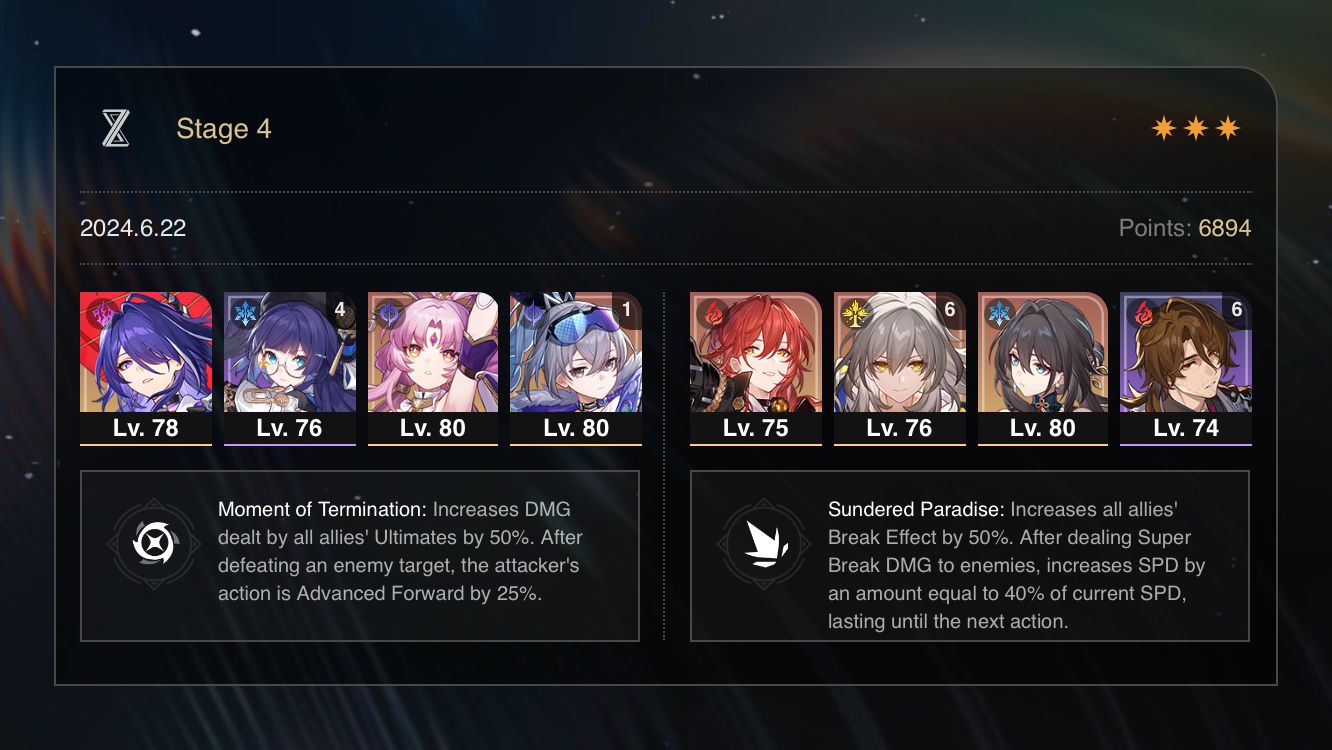Click the hourglass emblem beside Stage 4
This screenshot has height=750, width=1332.
coord(117,128)
